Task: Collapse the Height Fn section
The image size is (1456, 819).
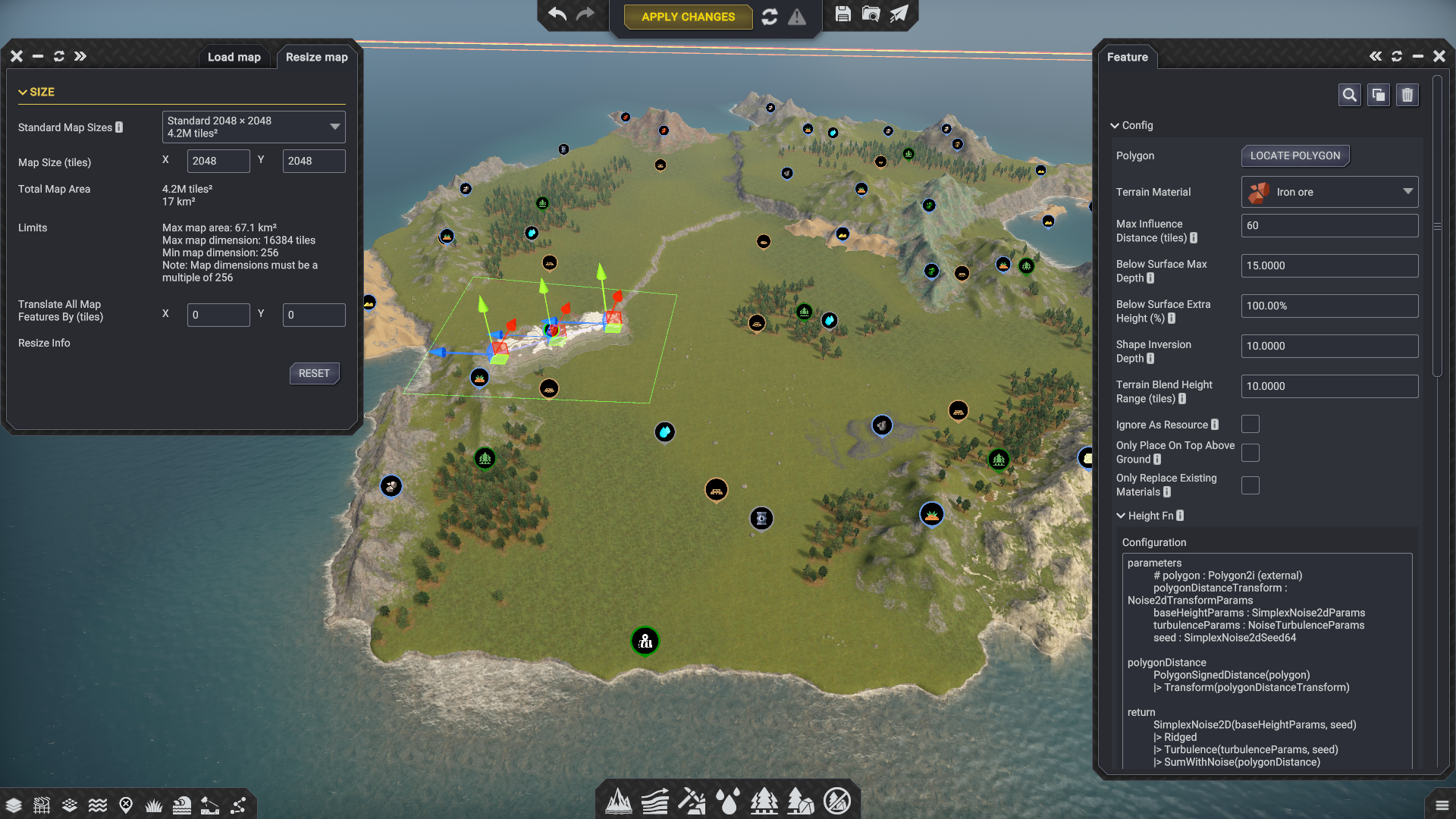Action: [1121, 516]
